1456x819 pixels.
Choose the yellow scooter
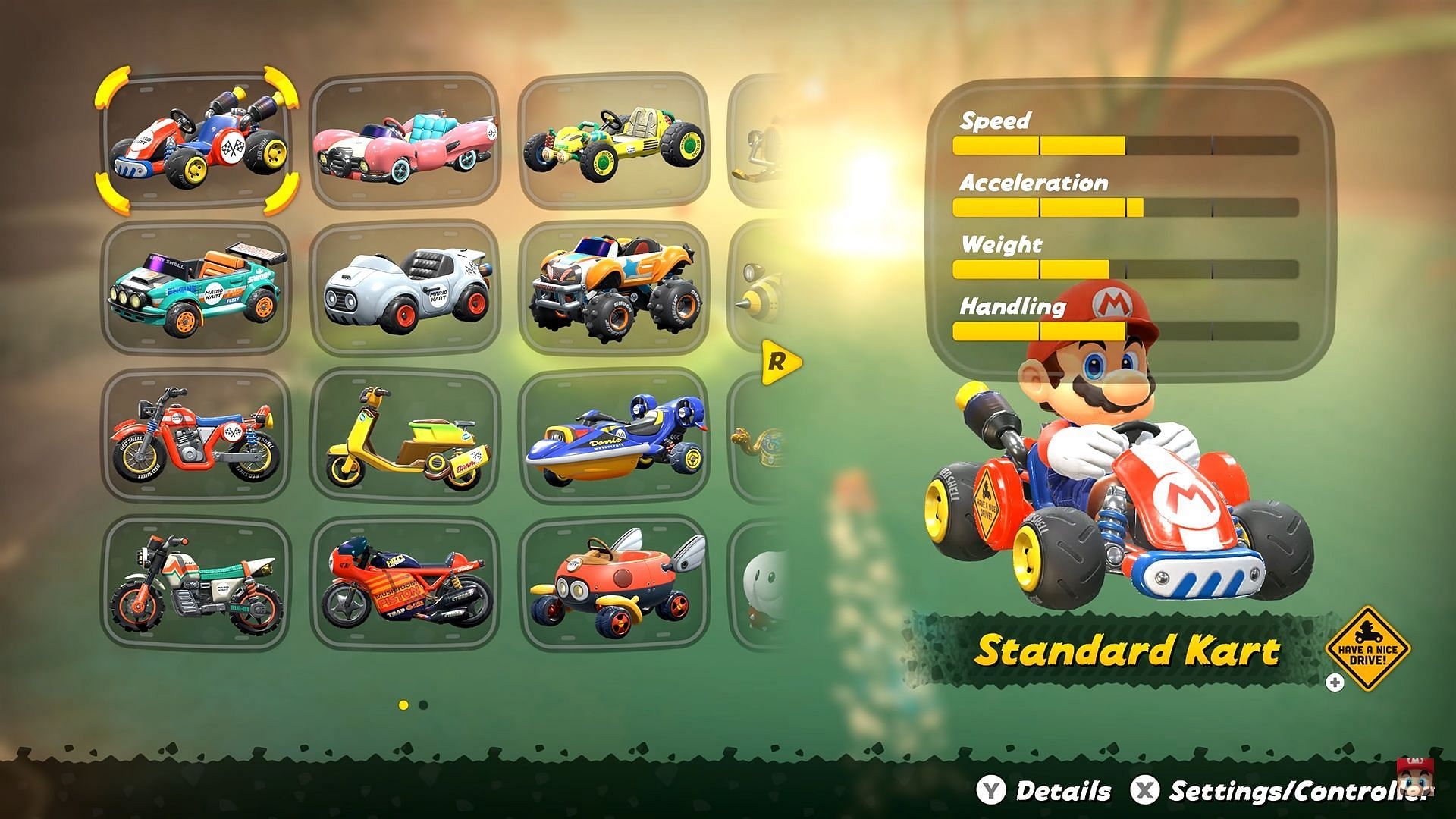coord(405,436)
